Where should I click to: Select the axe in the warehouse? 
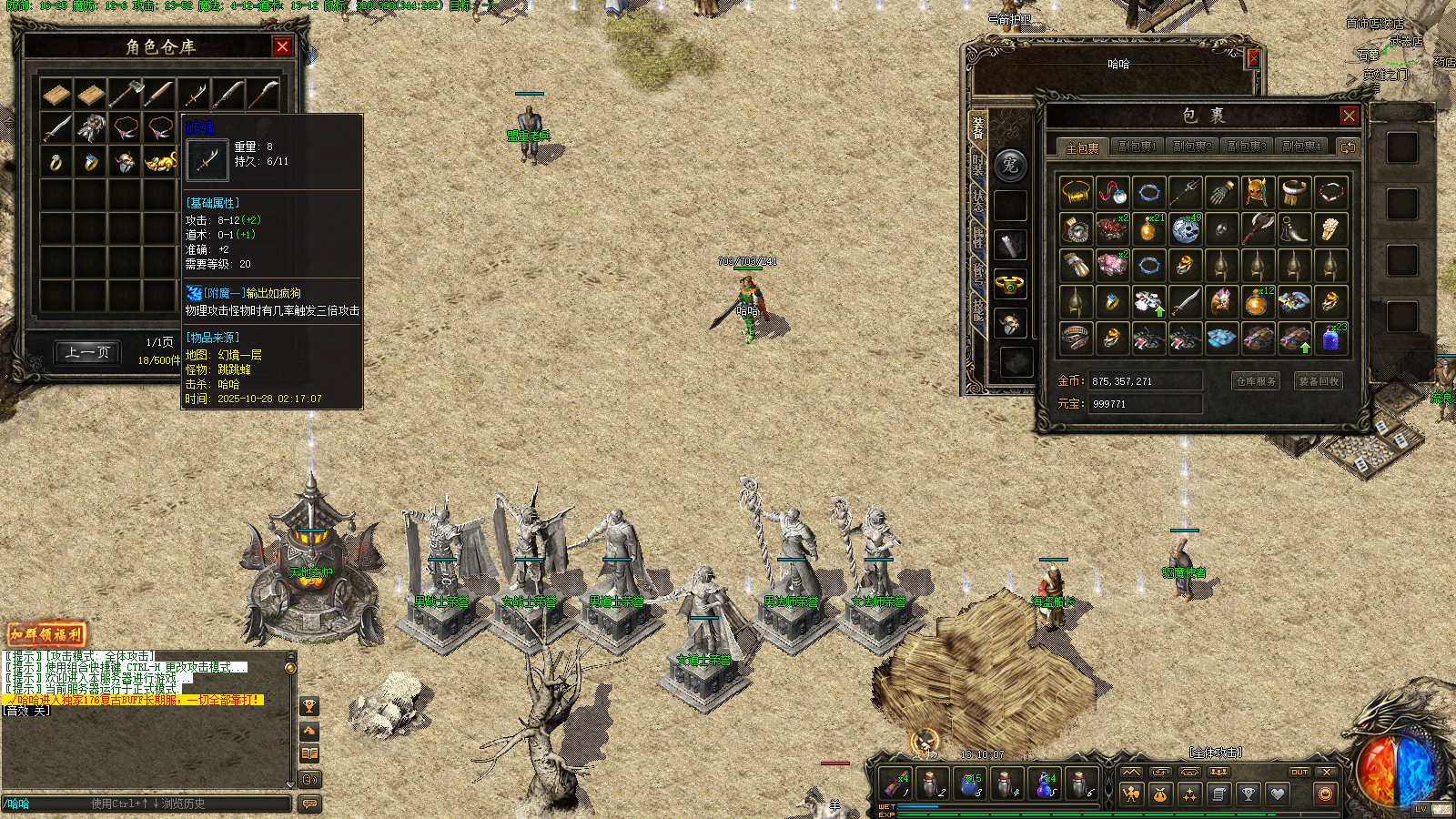tap(126, 94)
